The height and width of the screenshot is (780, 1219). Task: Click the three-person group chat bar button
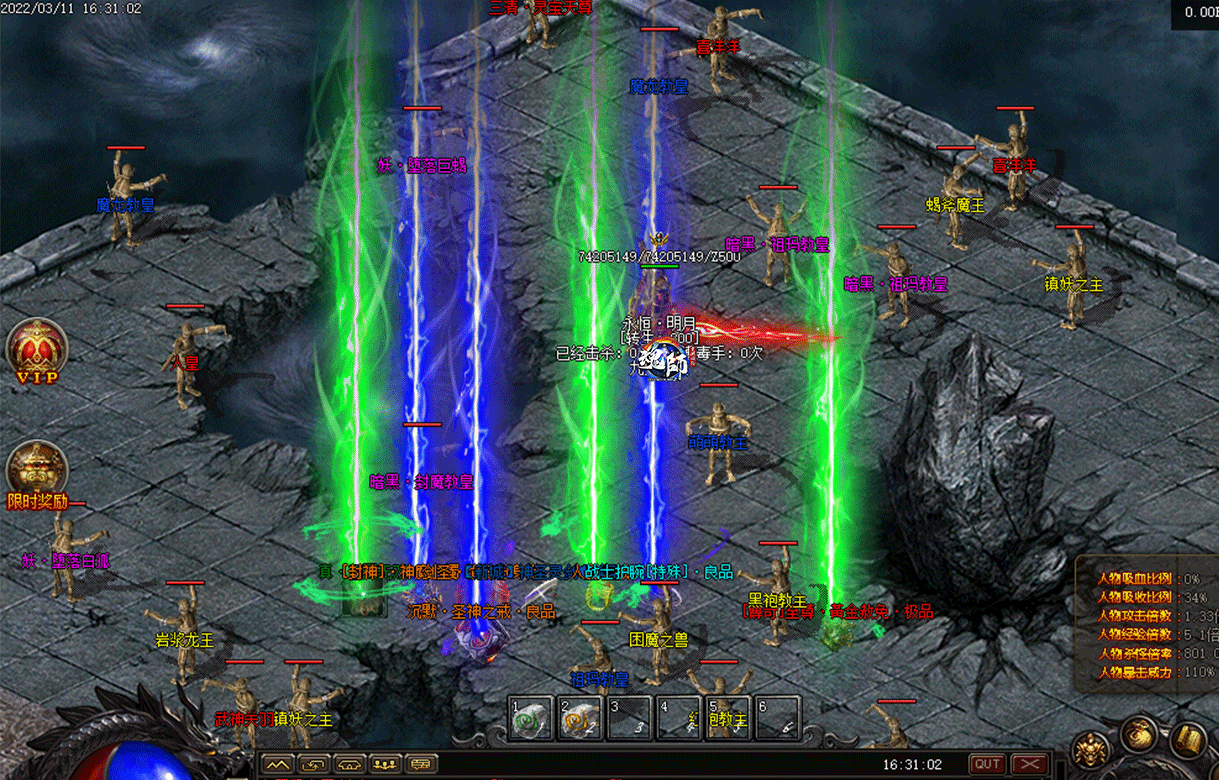[385, 764]
